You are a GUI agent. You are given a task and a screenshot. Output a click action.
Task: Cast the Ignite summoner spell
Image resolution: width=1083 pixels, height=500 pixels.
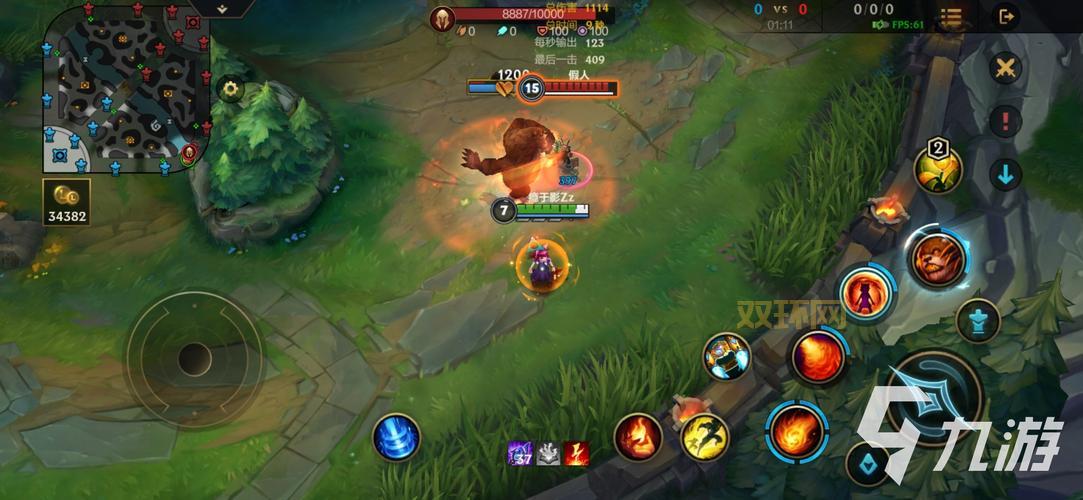coord(638,437)
